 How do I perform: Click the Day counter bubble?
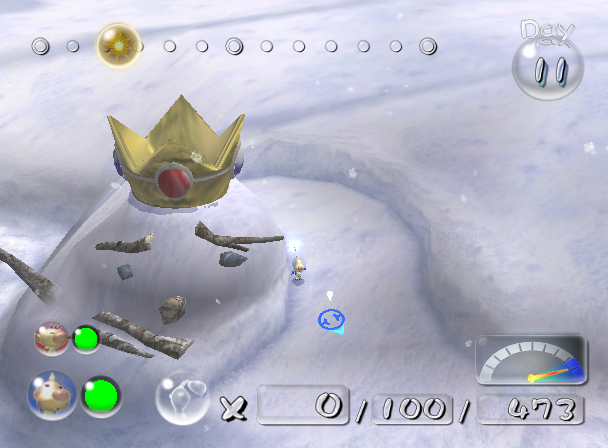pos(547,59)
